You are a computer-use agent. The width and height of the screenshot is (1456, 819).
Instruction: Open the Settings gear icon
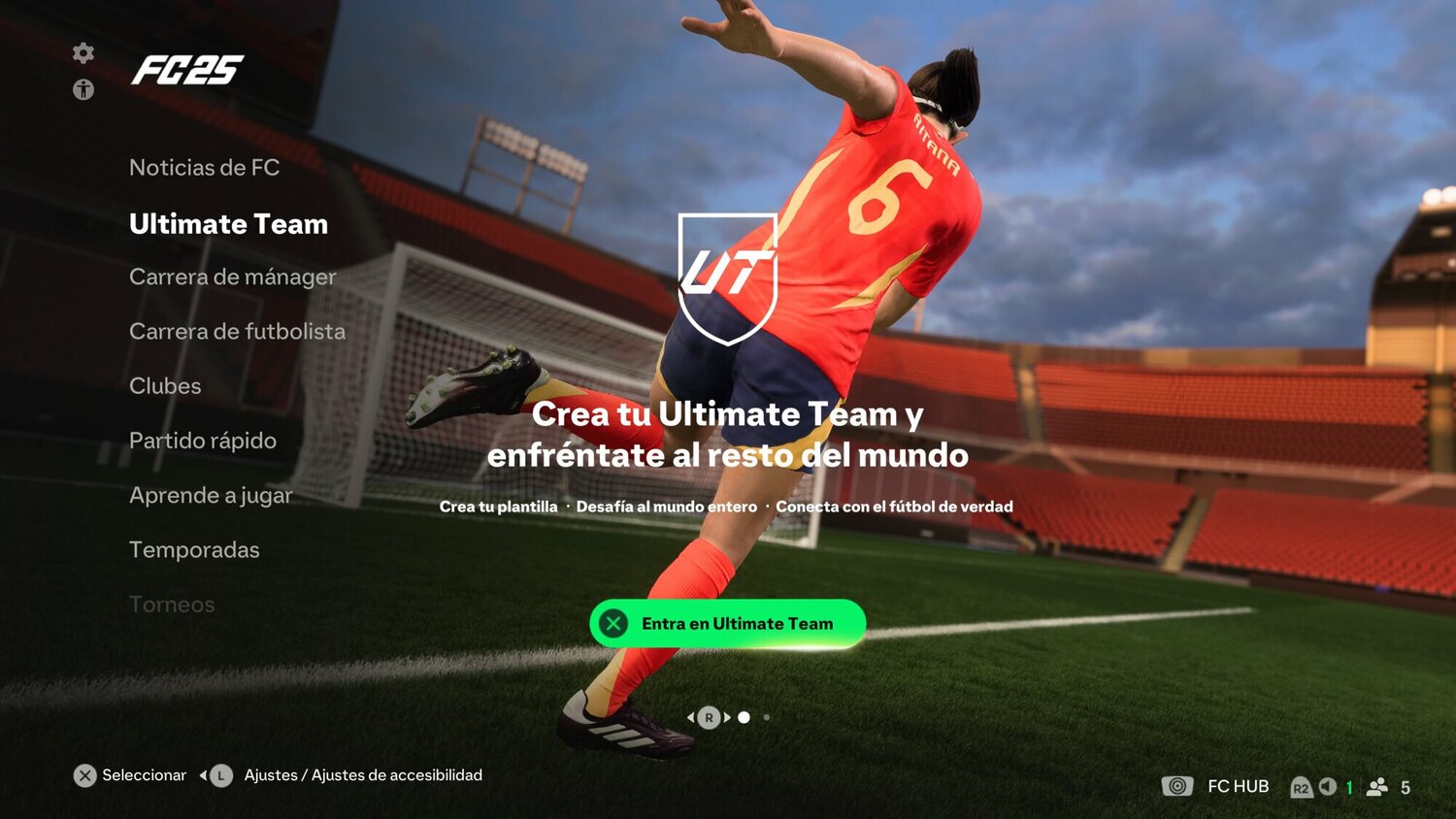(83, 53)
